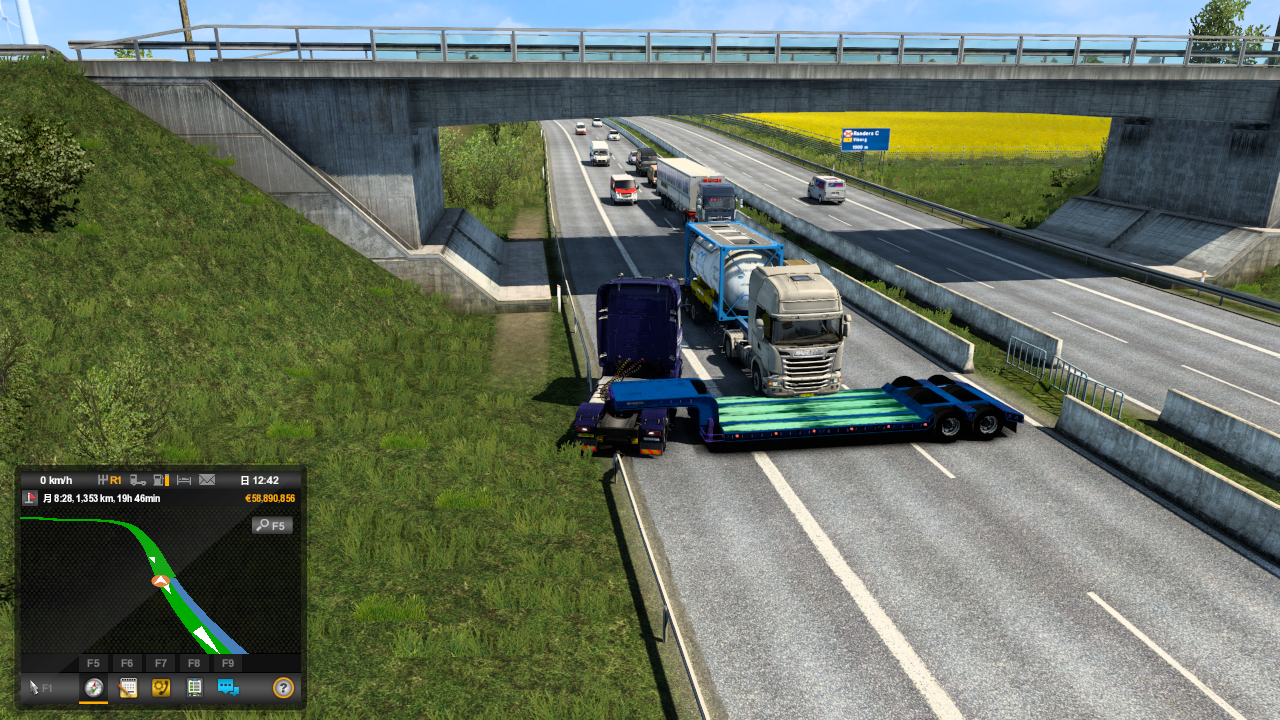Toggle the map zoom magnifier button

pyautogui.click(x=272, y=525)
